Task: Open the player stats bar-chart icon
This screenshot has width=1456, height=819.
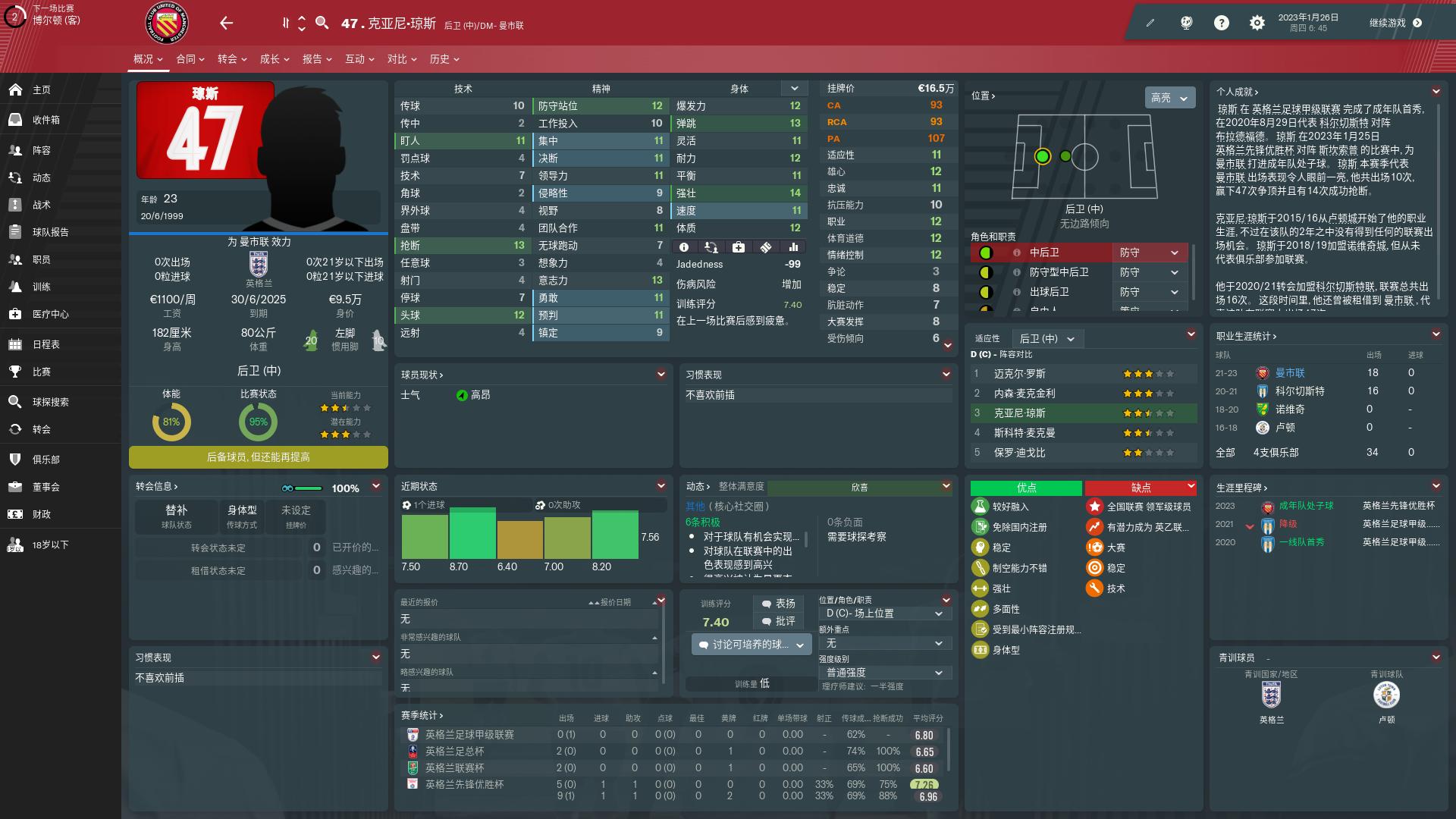Action: tap(792, 246)
